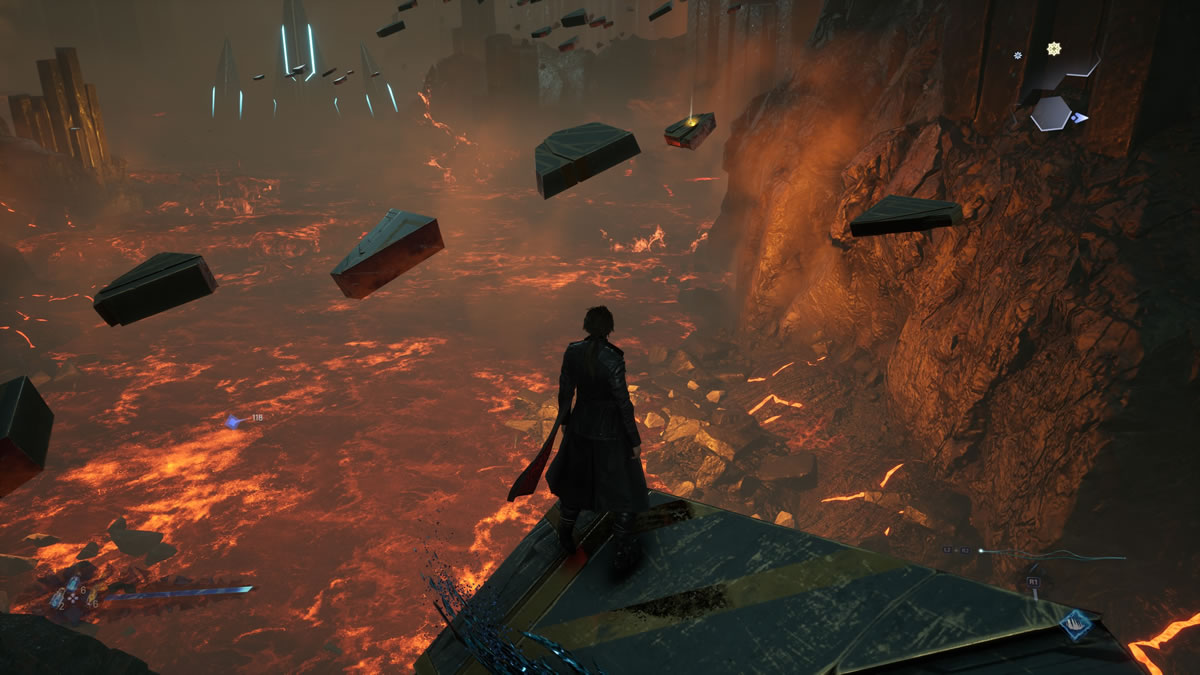1200x675 pixels.
Task: Select the blue objective waypoint marker
Action: [234, 421]
